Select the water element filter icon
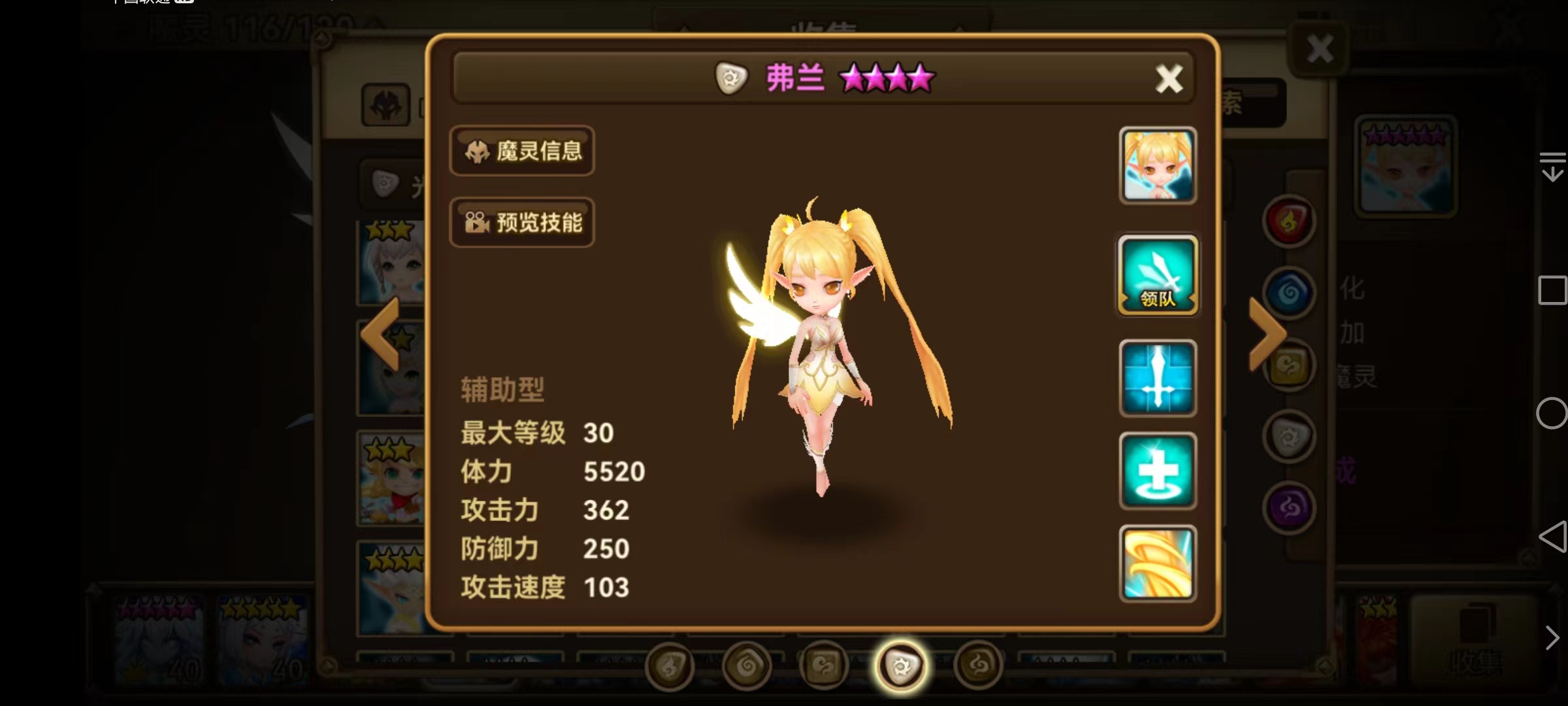The image size is (1568, 706). (x=1290, y=292)
